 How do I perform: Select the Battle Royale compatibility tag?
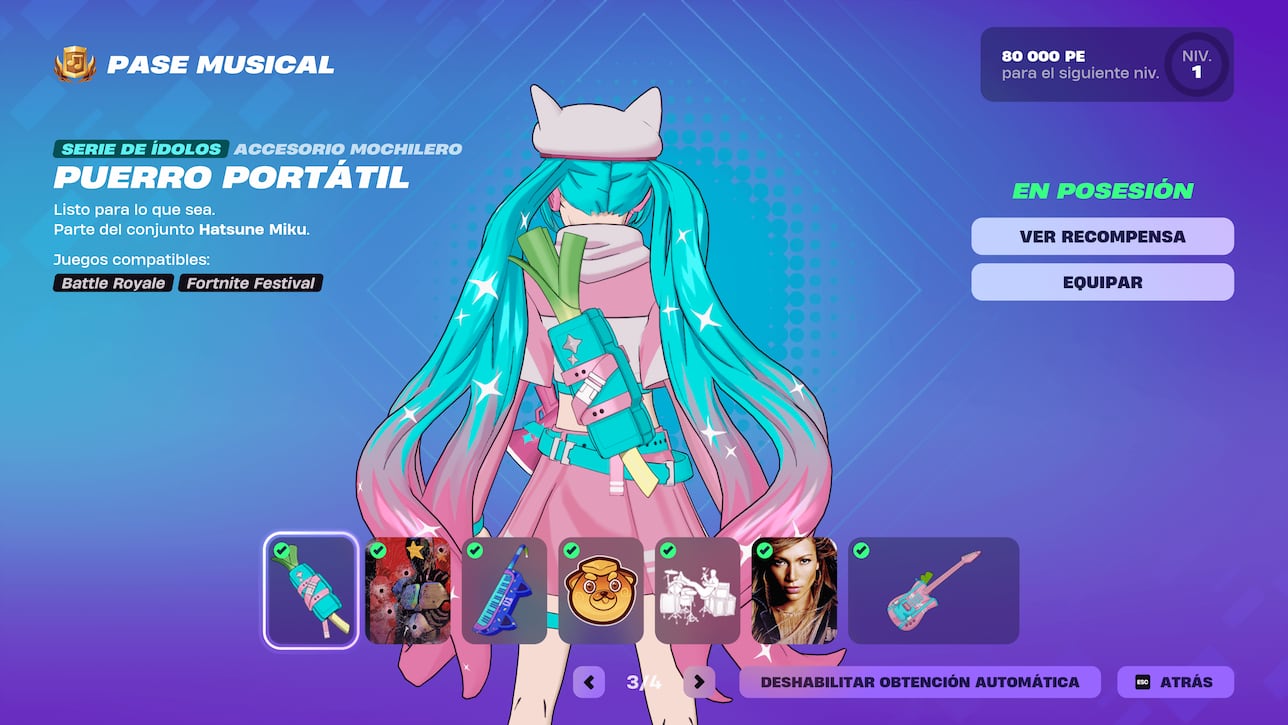coord(112,283)
